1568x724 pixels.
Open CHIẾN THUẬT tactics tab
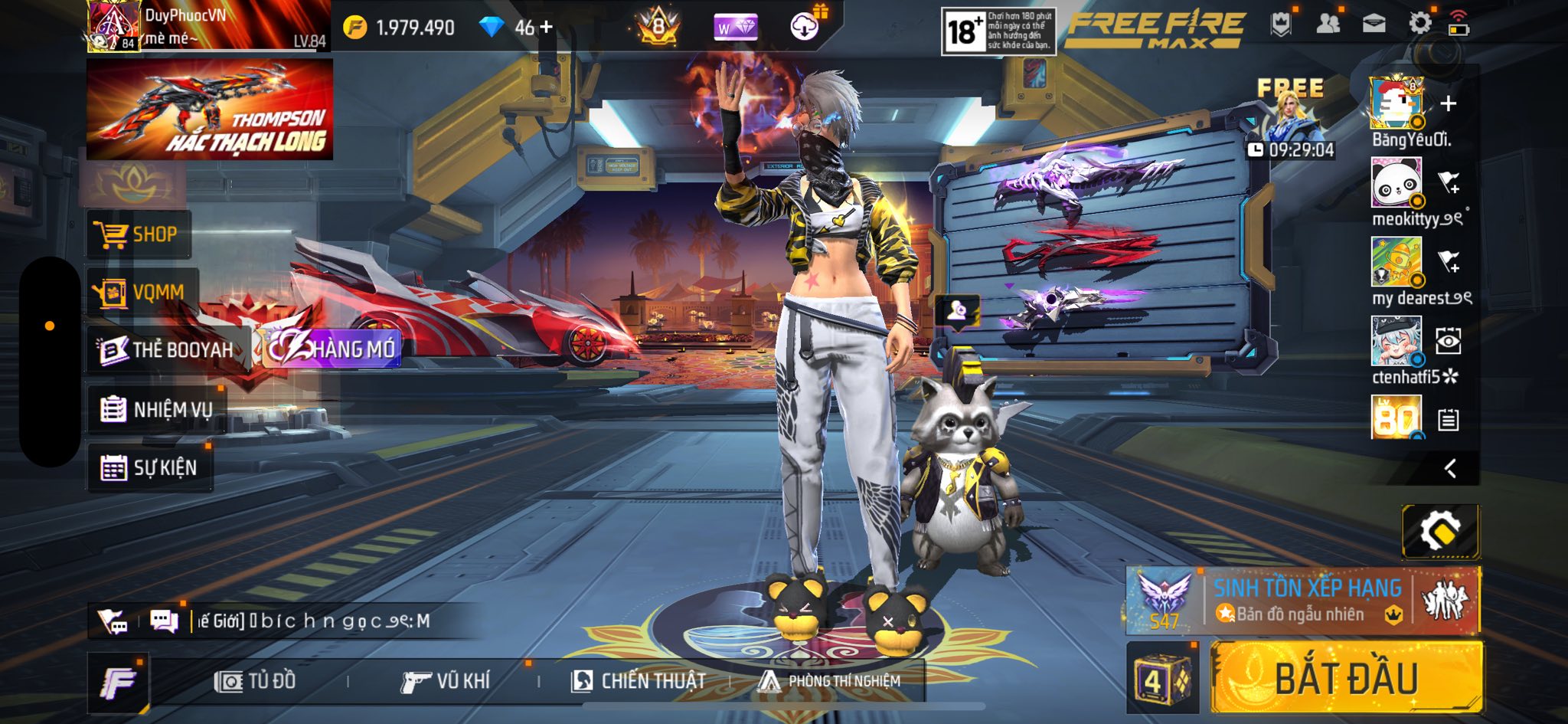pos(639,681)
